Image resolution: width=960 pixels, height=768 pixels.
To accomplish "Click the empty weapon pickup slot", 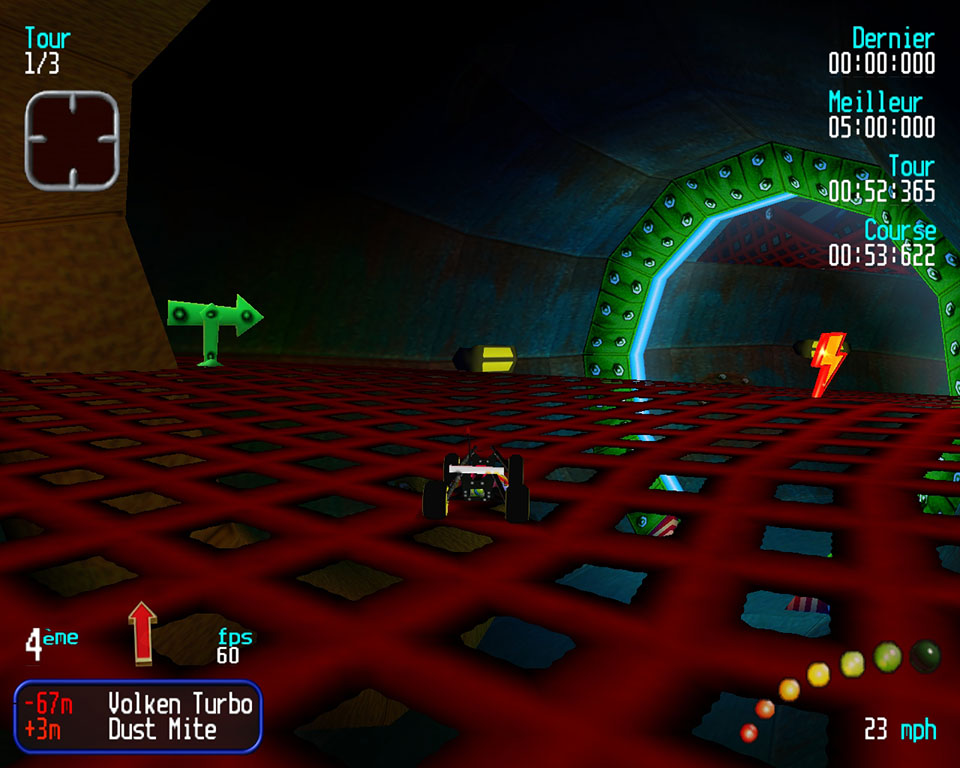I will point(72,140).
